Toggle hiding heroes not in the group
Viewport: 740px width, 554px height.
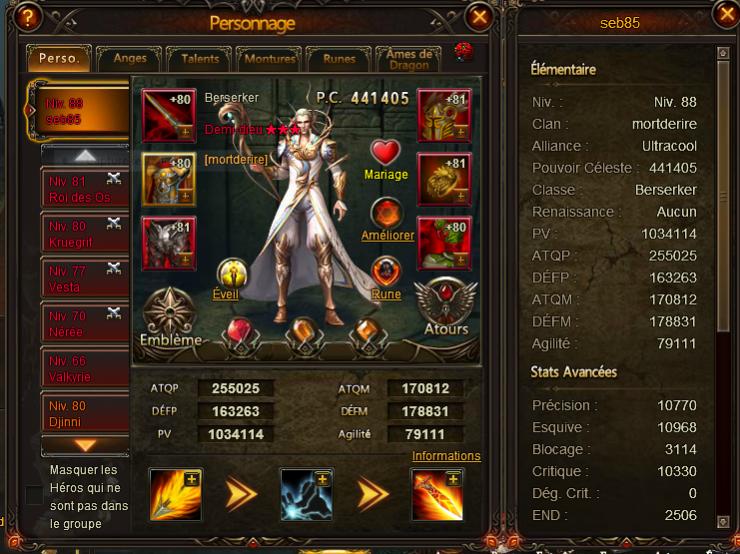point(34,495)
